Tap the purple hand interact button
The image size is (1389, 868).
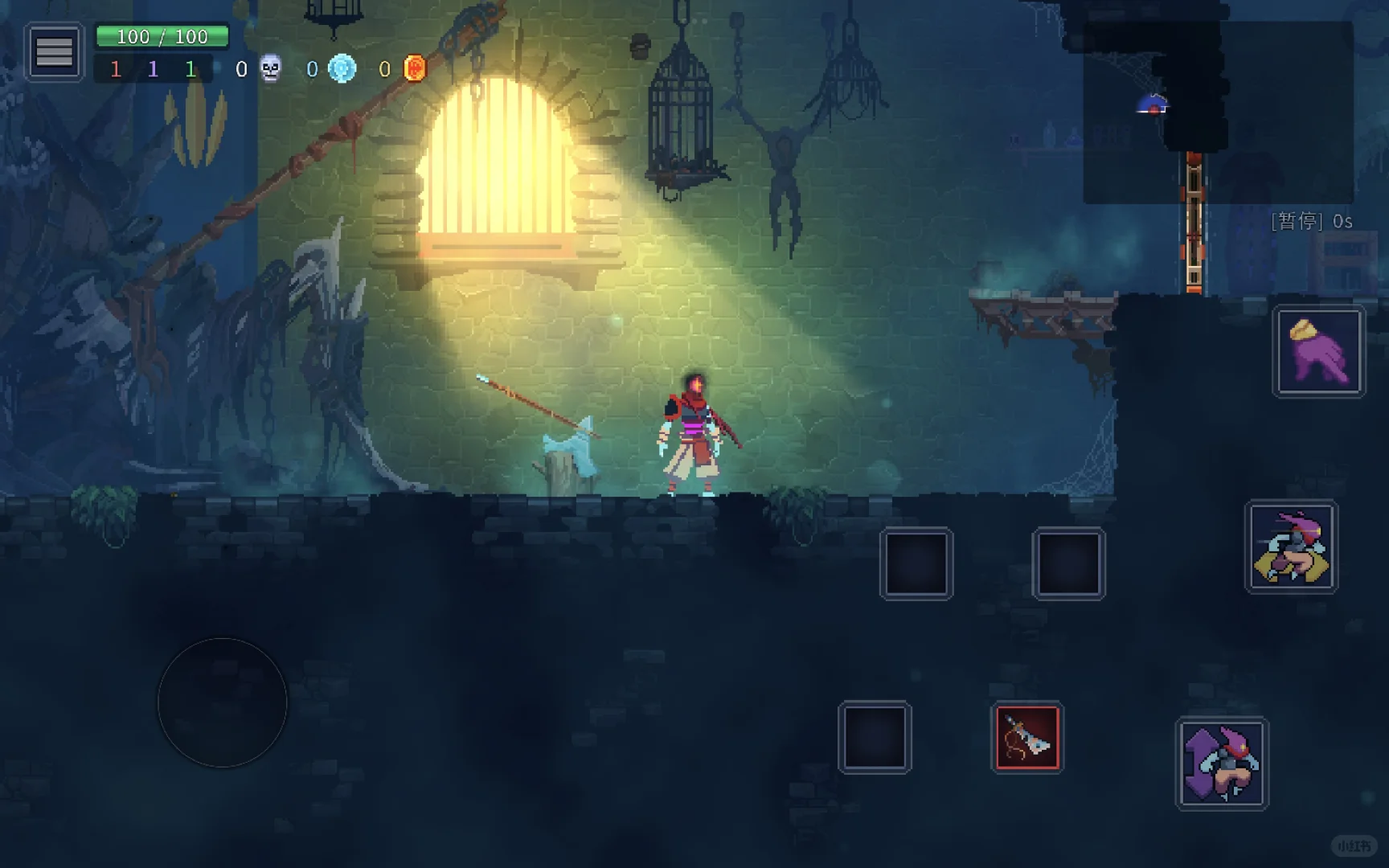[1318, 352]
